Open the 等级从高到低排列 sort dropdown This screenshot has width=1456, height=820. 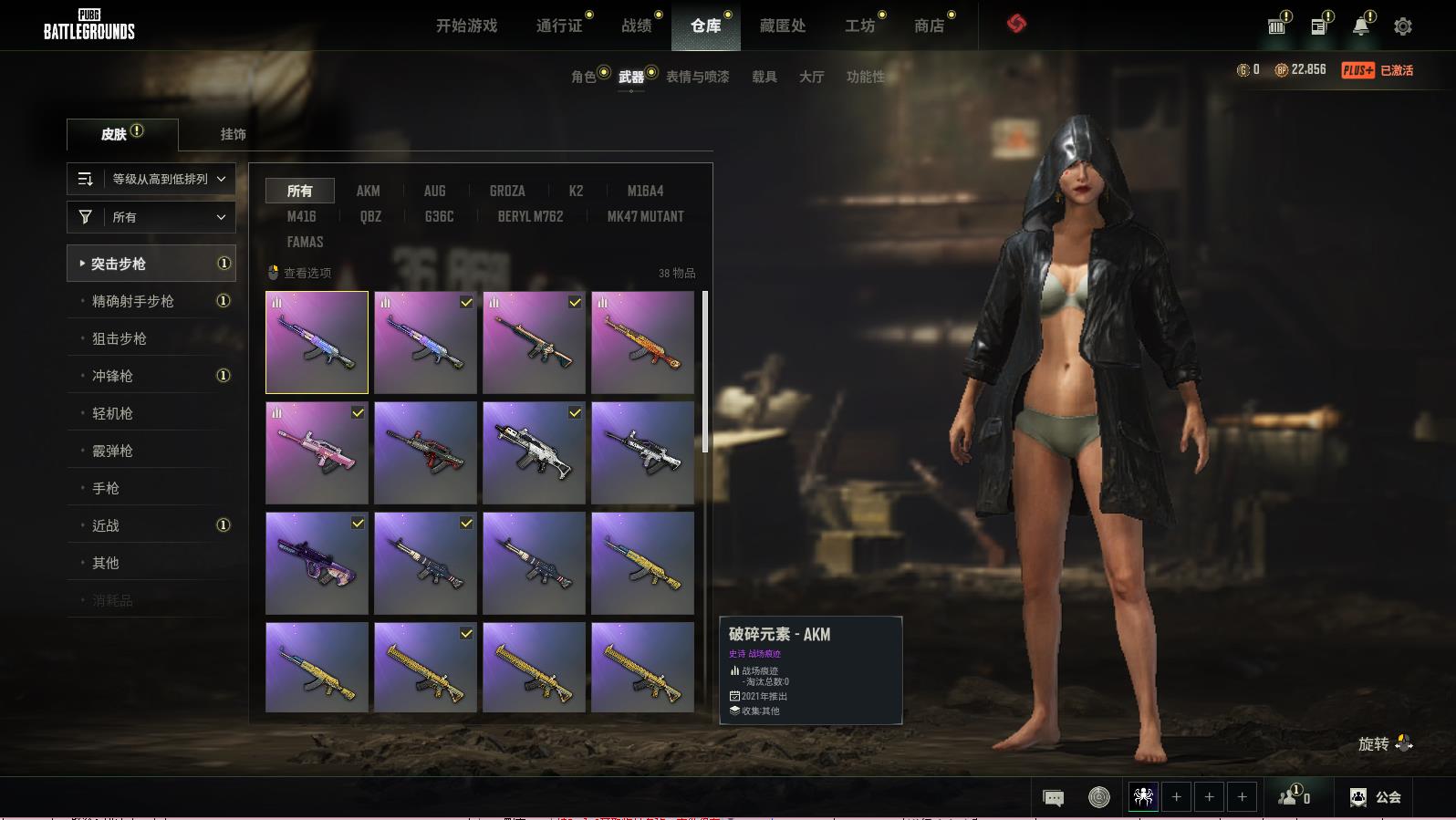pyautogui.click(x=151, y=179)
